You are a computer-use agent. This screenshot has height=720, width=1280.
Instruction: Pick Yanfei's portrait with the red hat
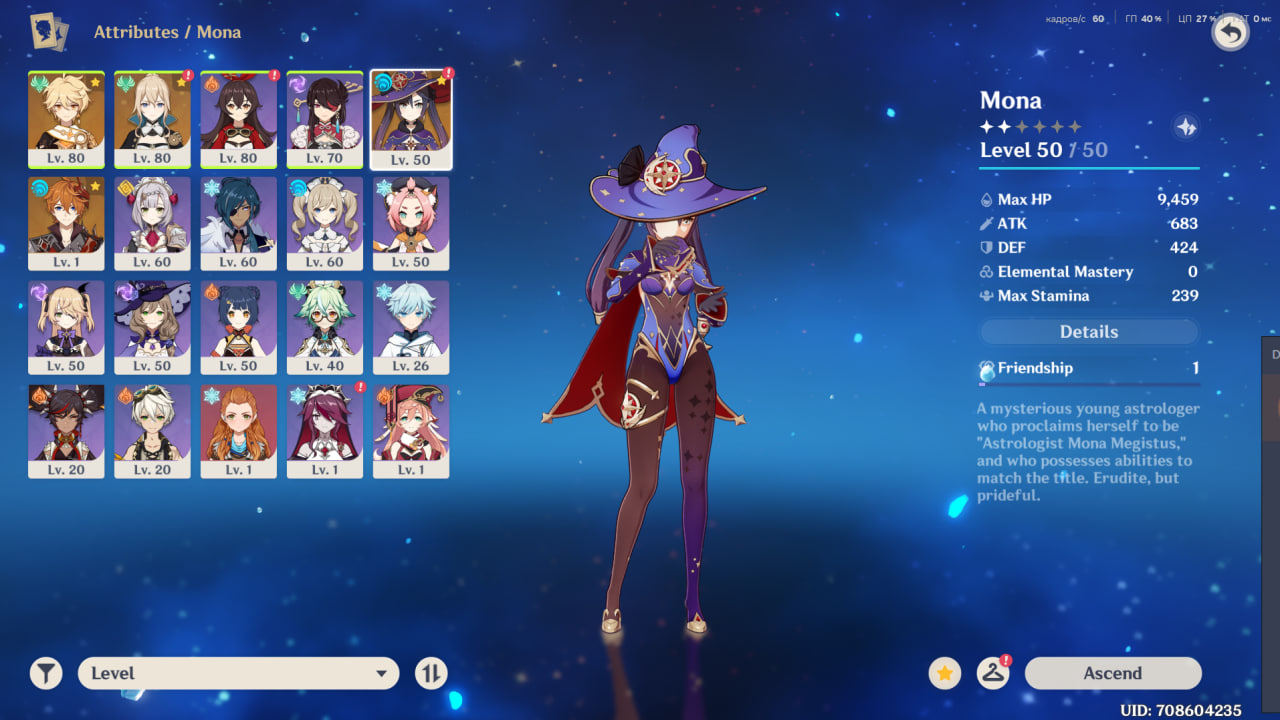[x=410, y=430]
